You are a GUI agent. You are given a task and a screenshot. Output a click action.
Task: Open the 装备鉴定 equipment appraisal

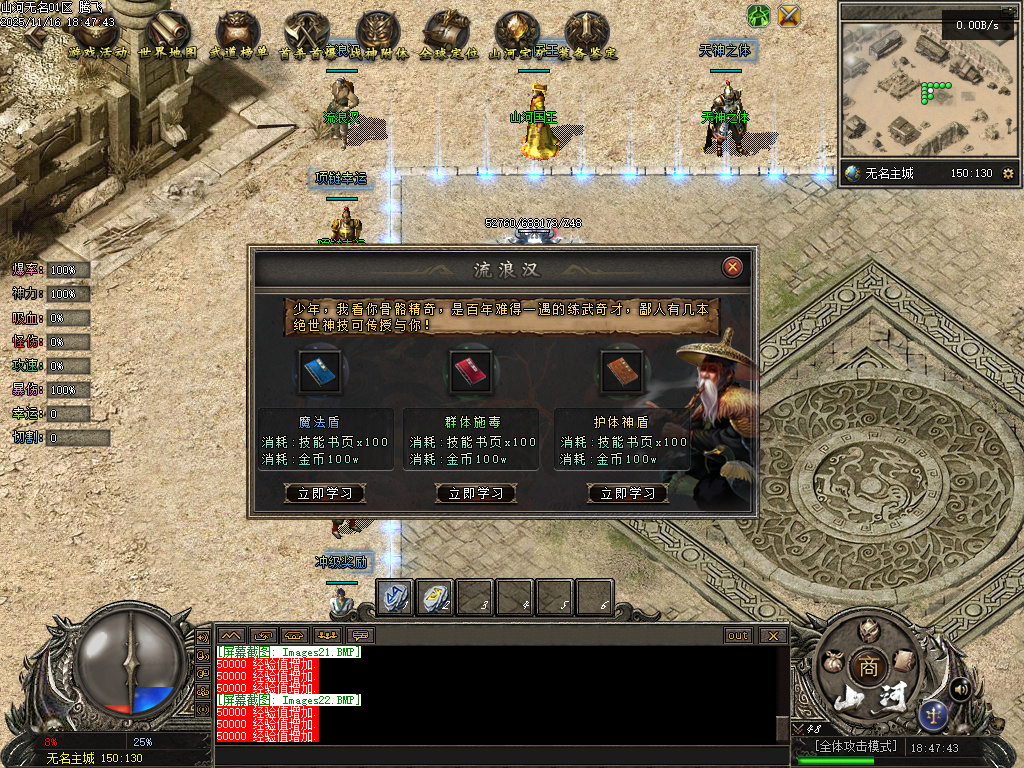(x=587, y=37)
